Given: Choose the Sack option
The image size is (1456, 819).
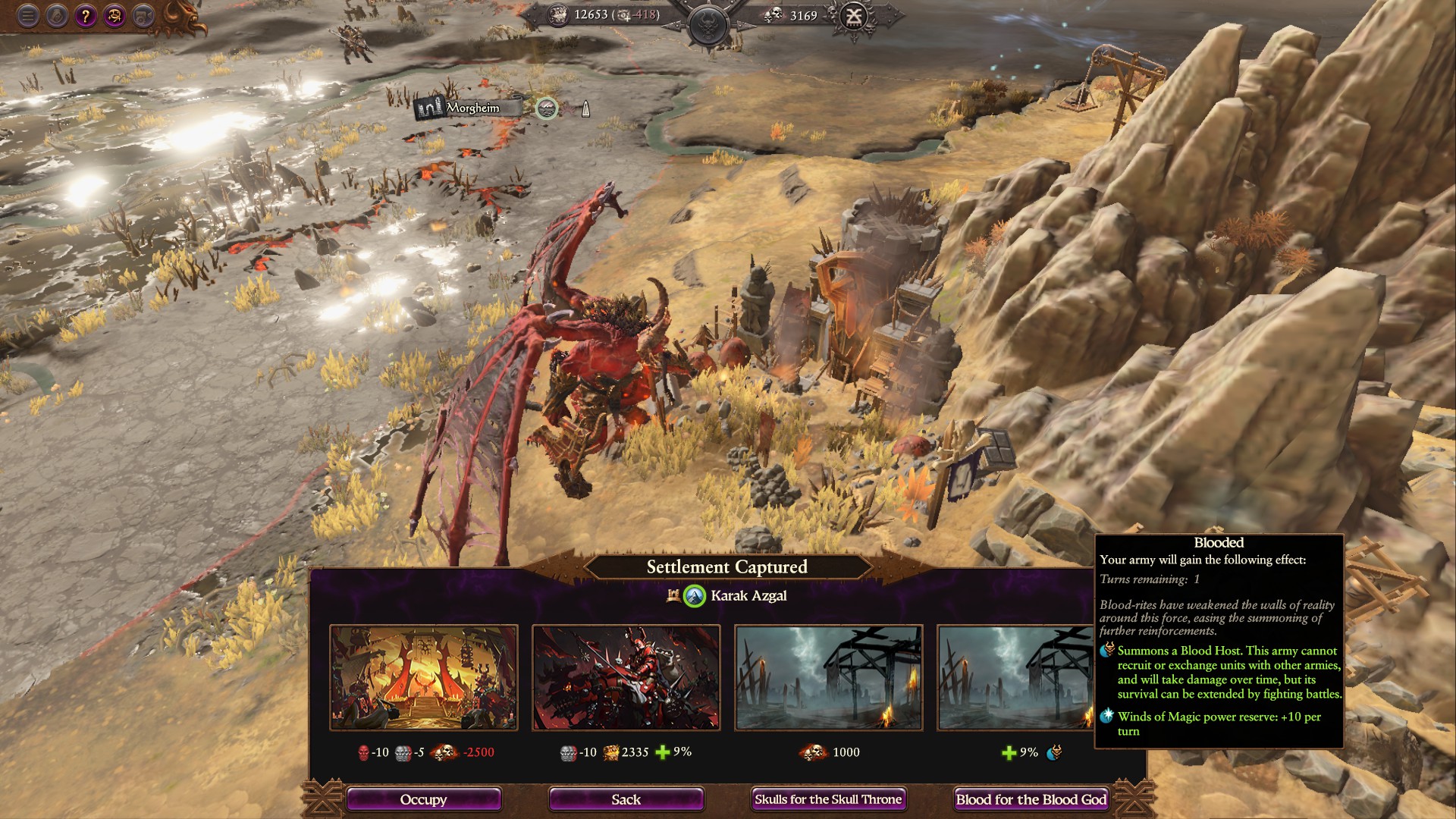Looking at the screenshot, I should point(626,799).
